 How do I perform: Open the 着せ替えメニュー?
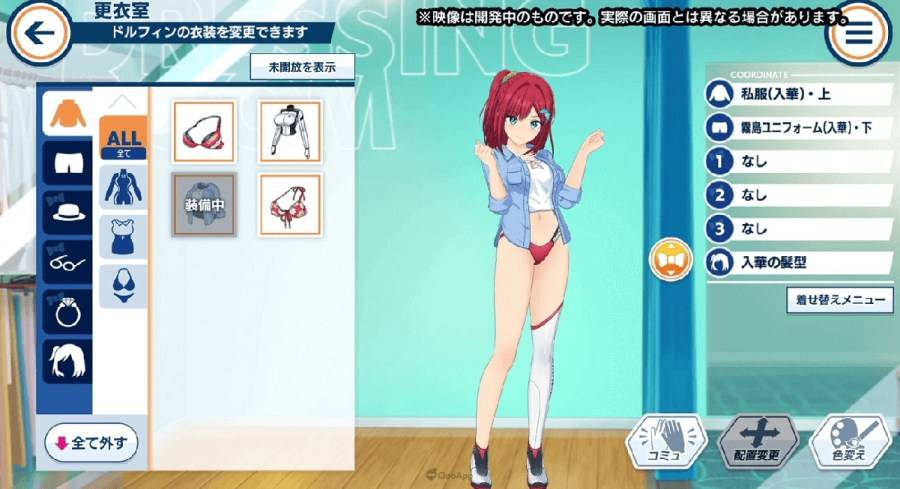point(840,299)
